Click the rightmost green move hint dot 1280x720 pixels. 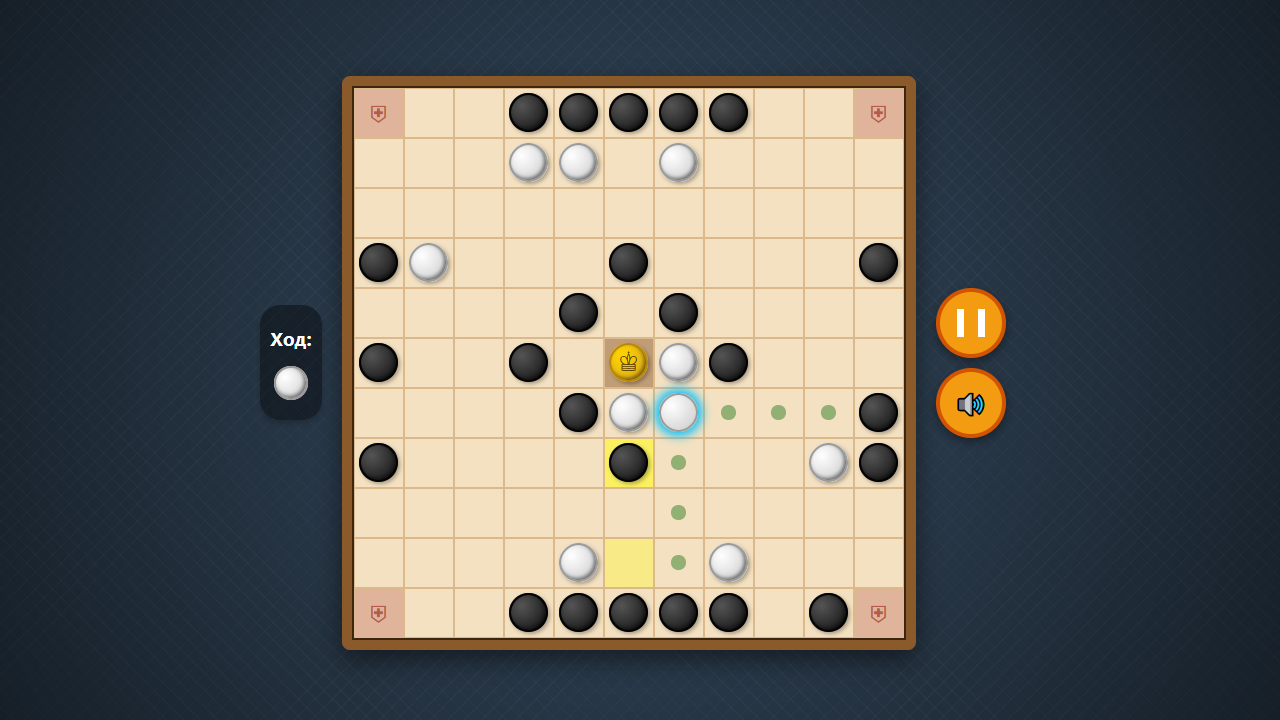point(828,412)
